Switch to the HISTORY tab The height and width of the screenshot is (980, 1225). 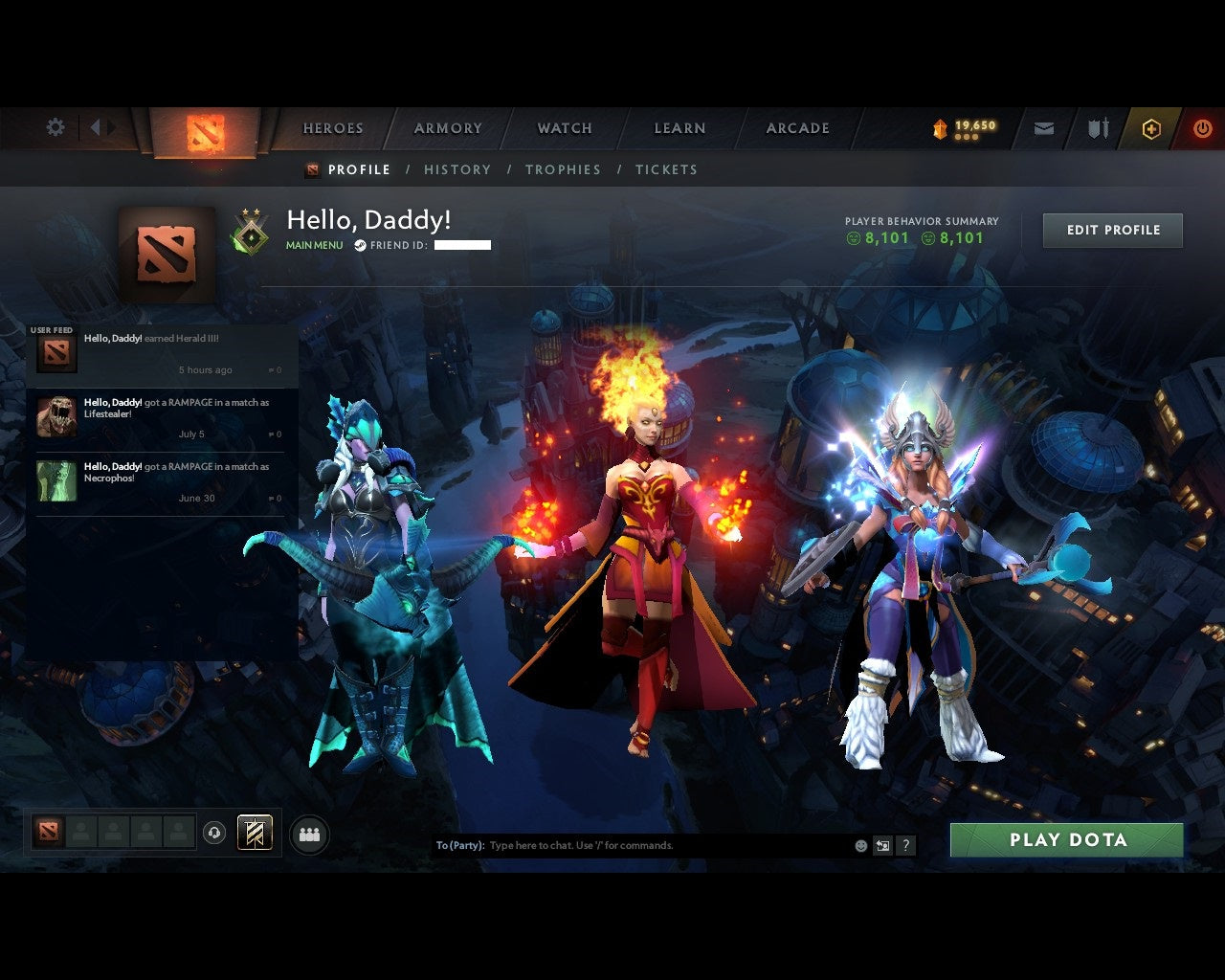(x=457, y=169)
